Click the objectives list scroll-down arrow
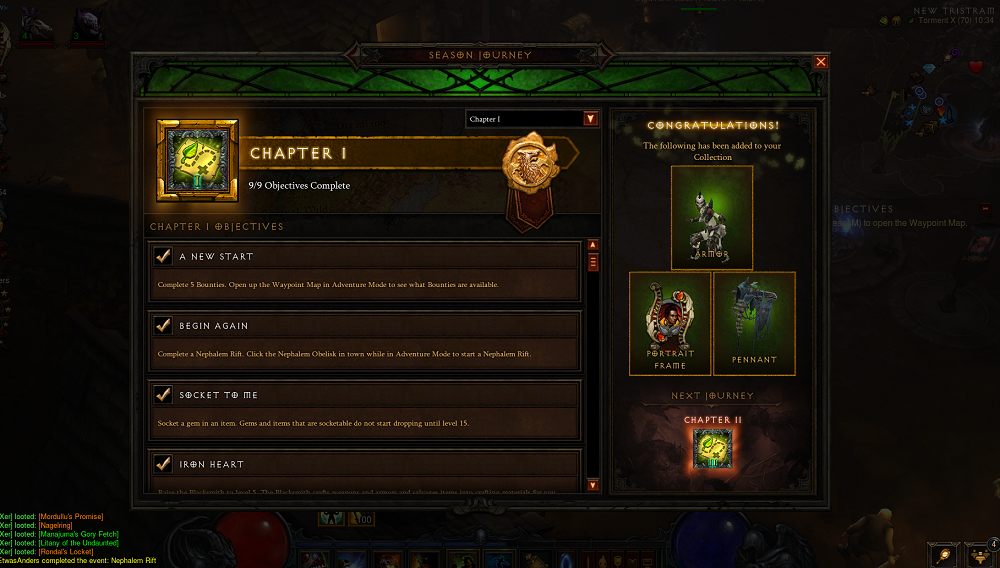Image resolution: width=1000 pixels, height=568 pixels. pos(593,485)
